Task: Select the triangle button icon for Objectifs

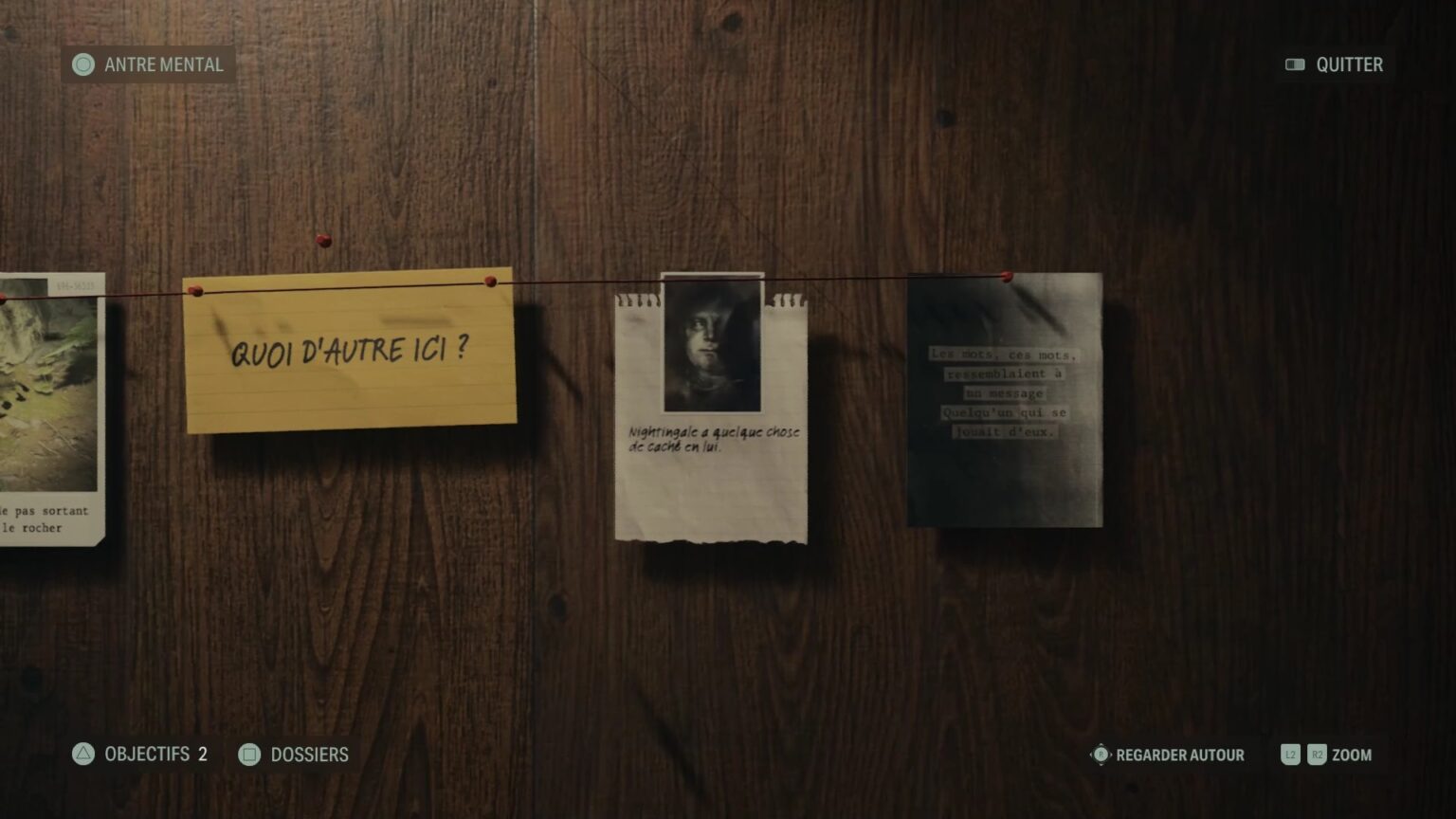Action: click(82, 755)
